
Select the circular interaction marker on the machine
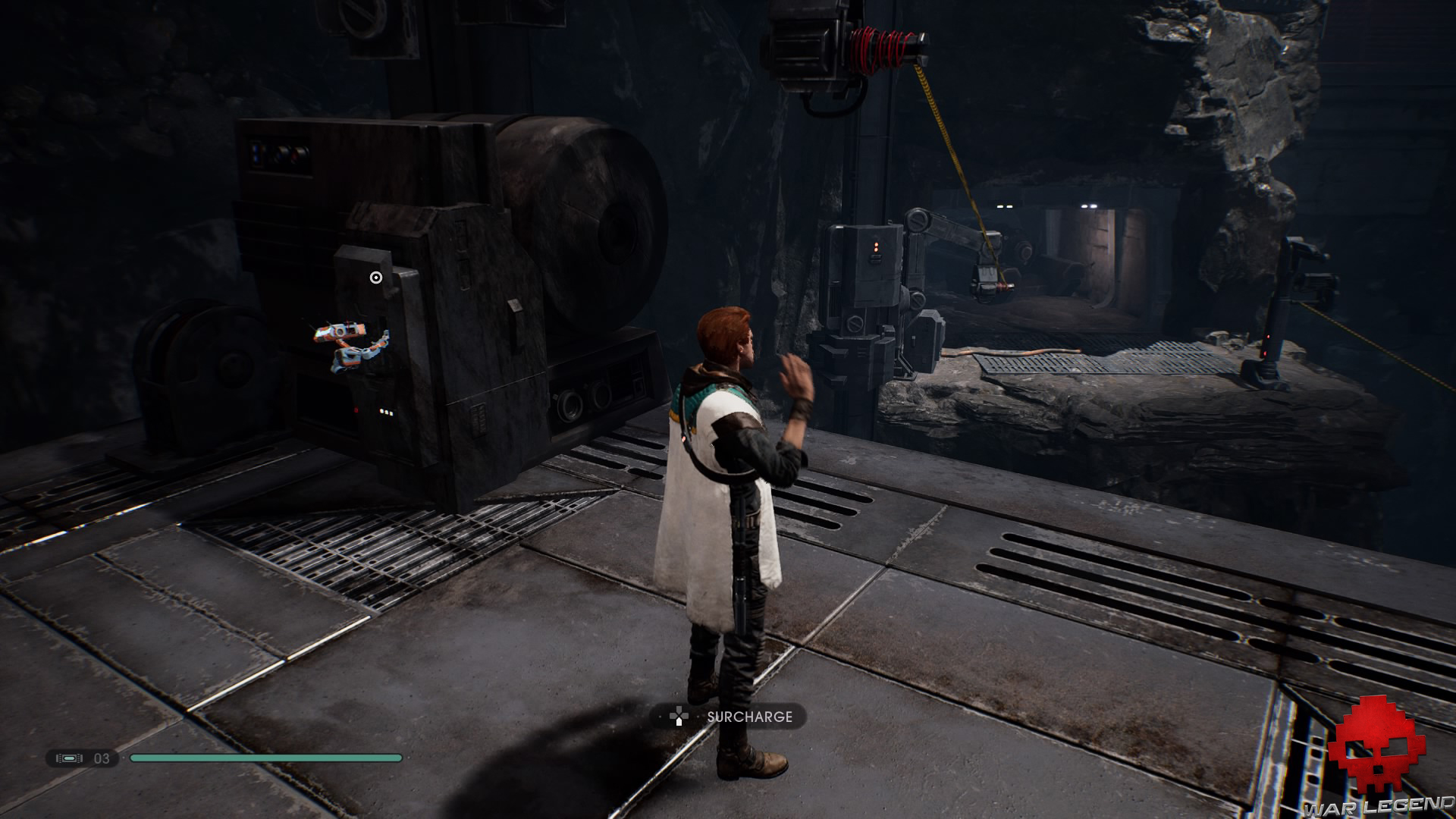[376, 278]
